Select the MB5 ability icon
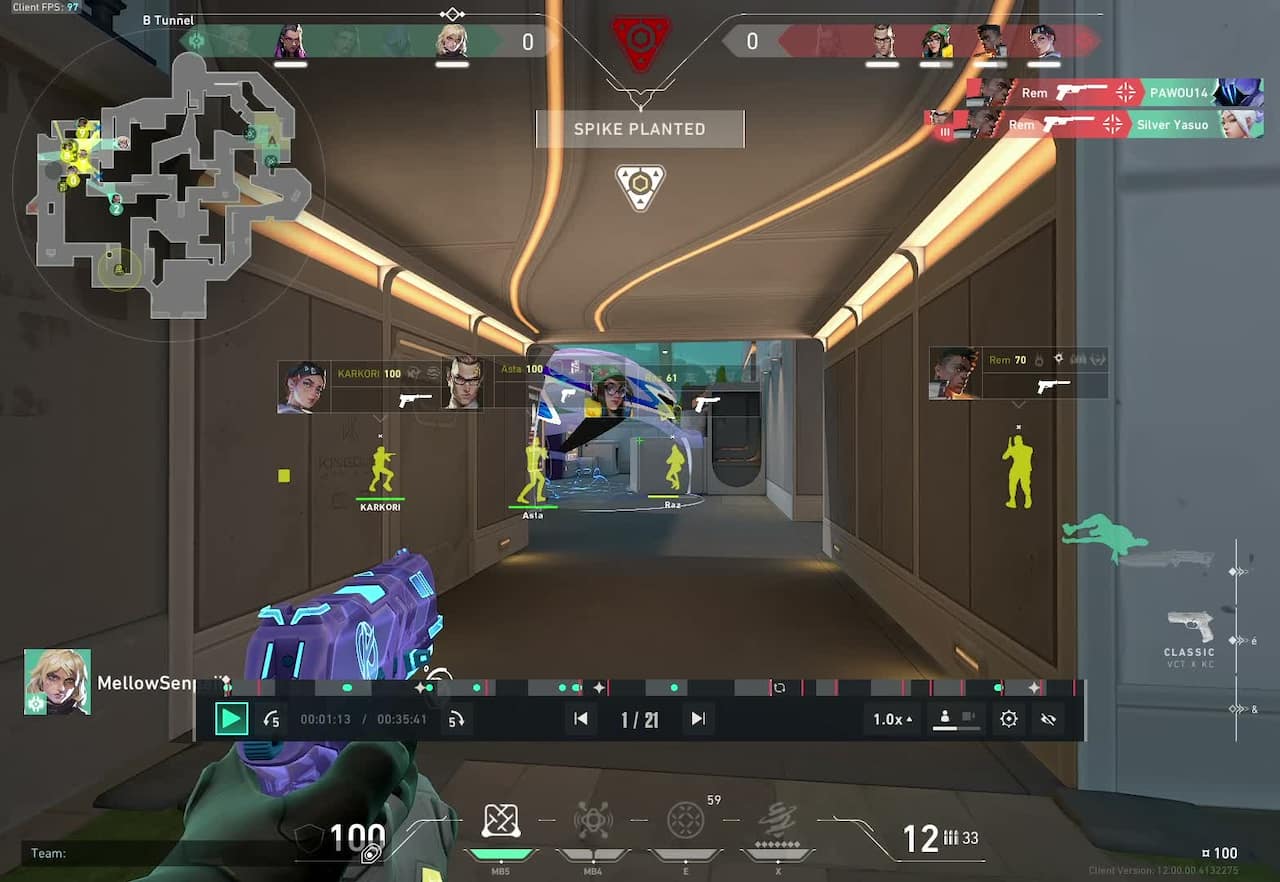This screenshot has width=1280, height=882. click(501, 820)
